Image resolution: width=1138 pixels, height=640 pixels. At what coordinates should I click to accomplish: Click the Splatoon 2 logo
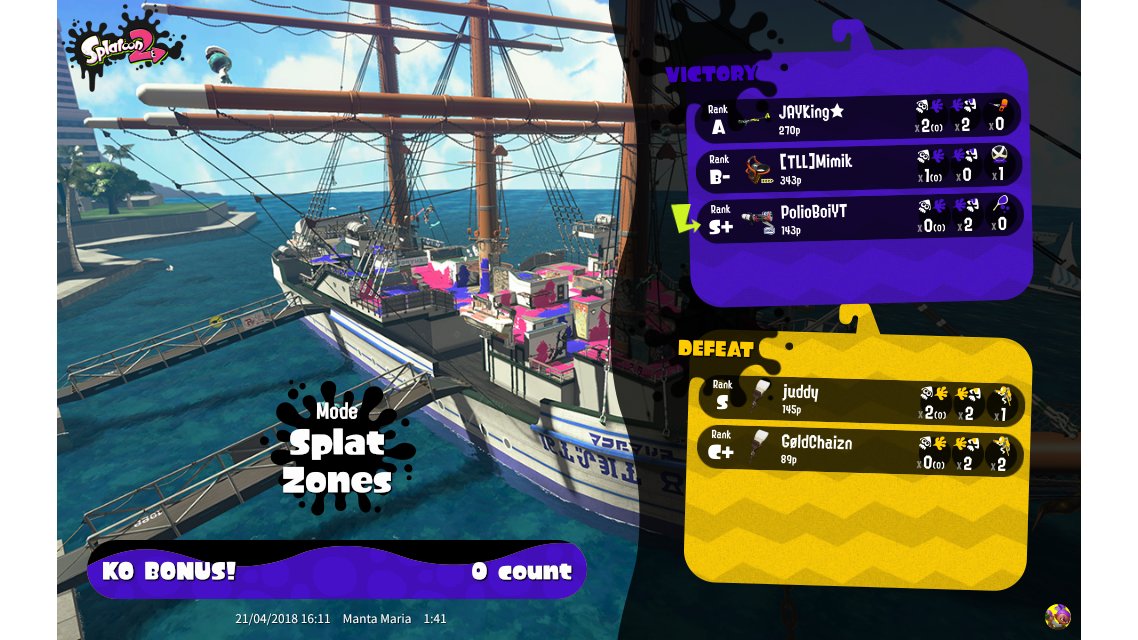pos(125,46)
